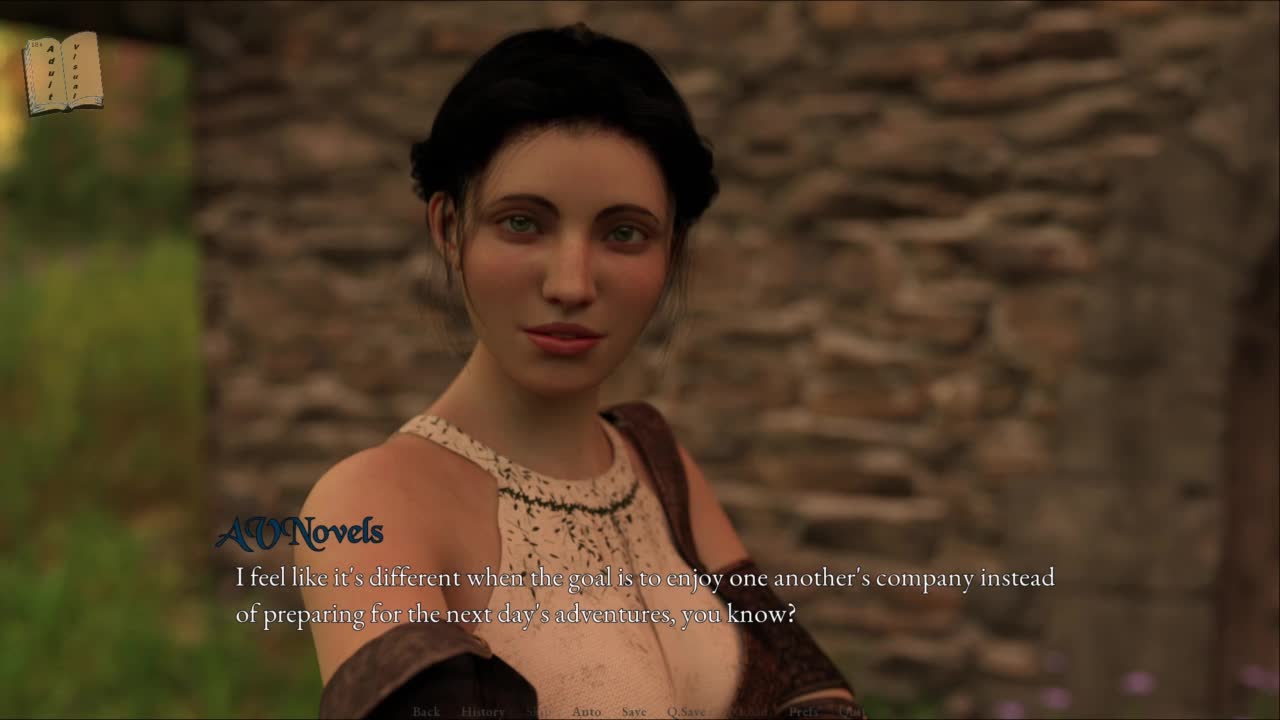Toggle Auto dialogue advance
This screenshot has height=720, width=1280.
coord(586,711)
